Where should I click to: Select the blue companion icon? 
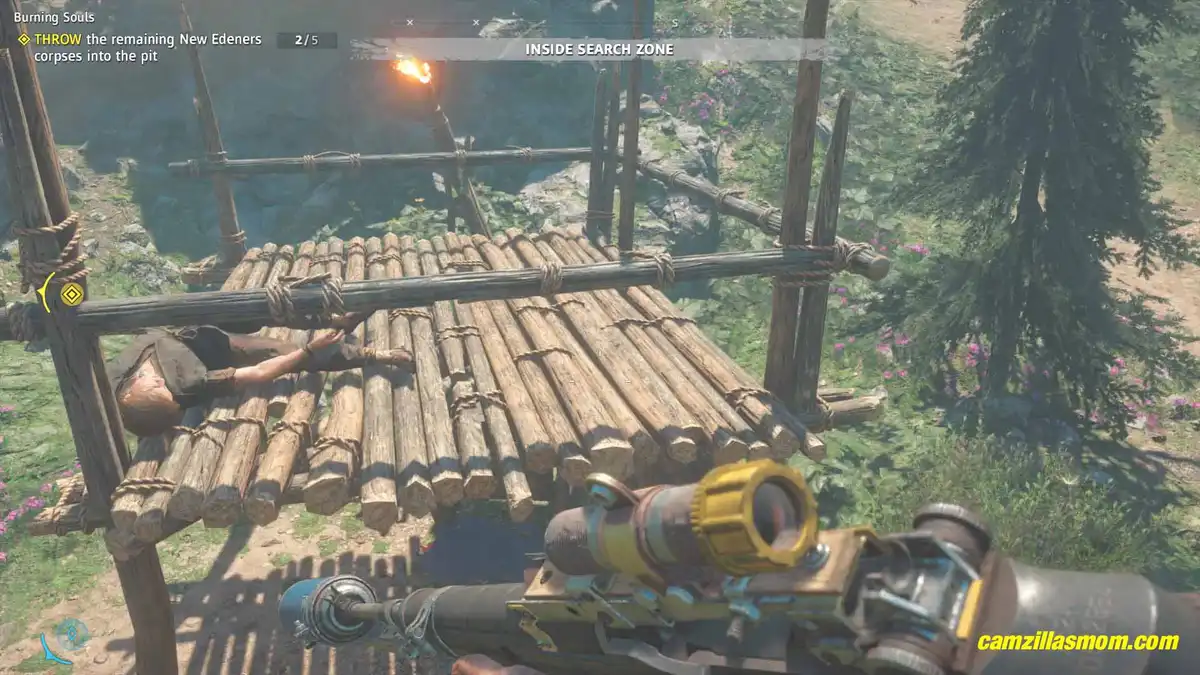coord(68,634)
